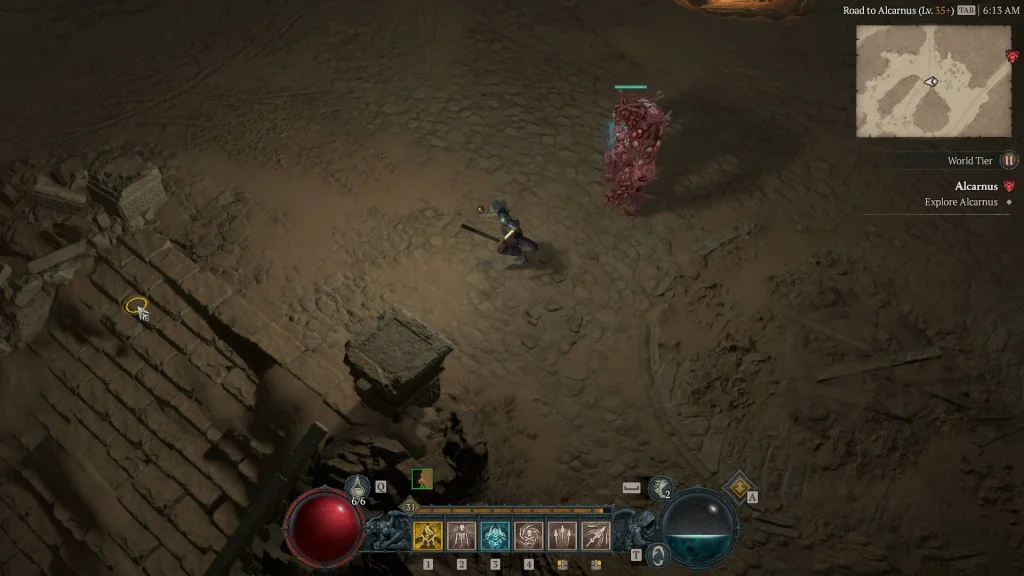Viewport: 1024px width, 576px height.
Task: Click the boot evade icon
Action: 660,488
